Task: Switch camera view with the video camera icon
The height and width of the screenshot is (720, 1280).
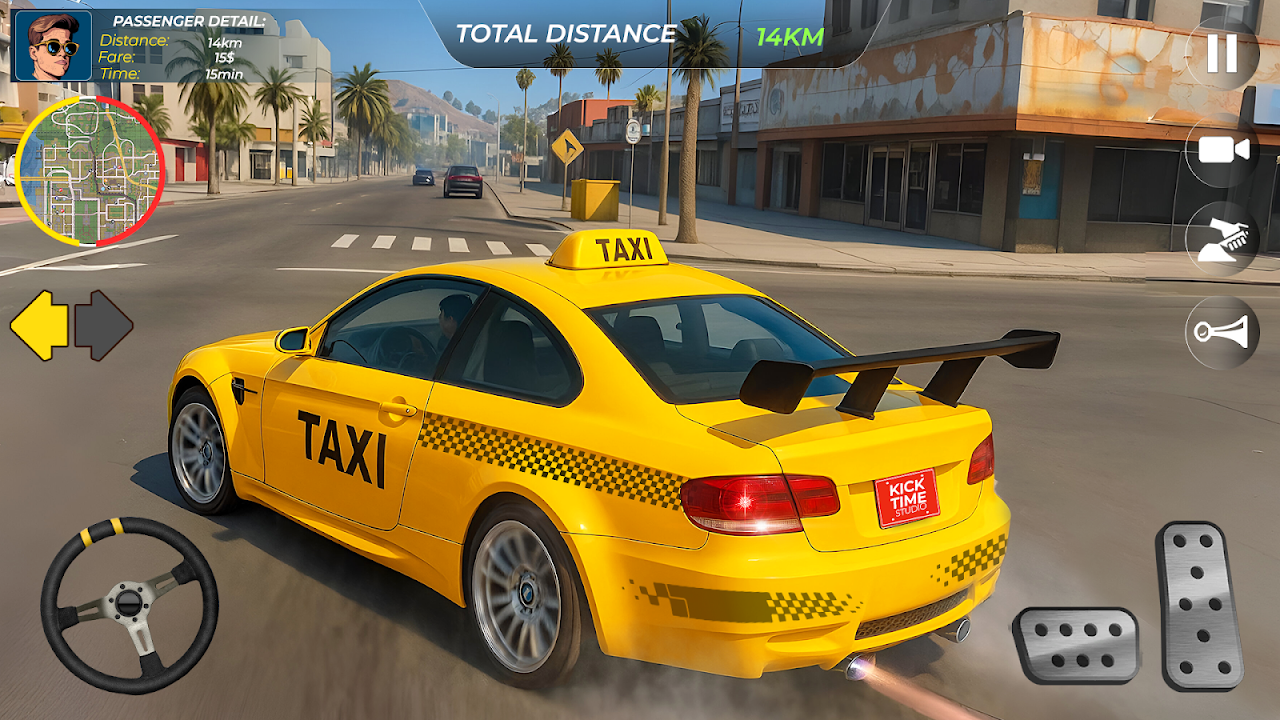Action: (1222, 150)
